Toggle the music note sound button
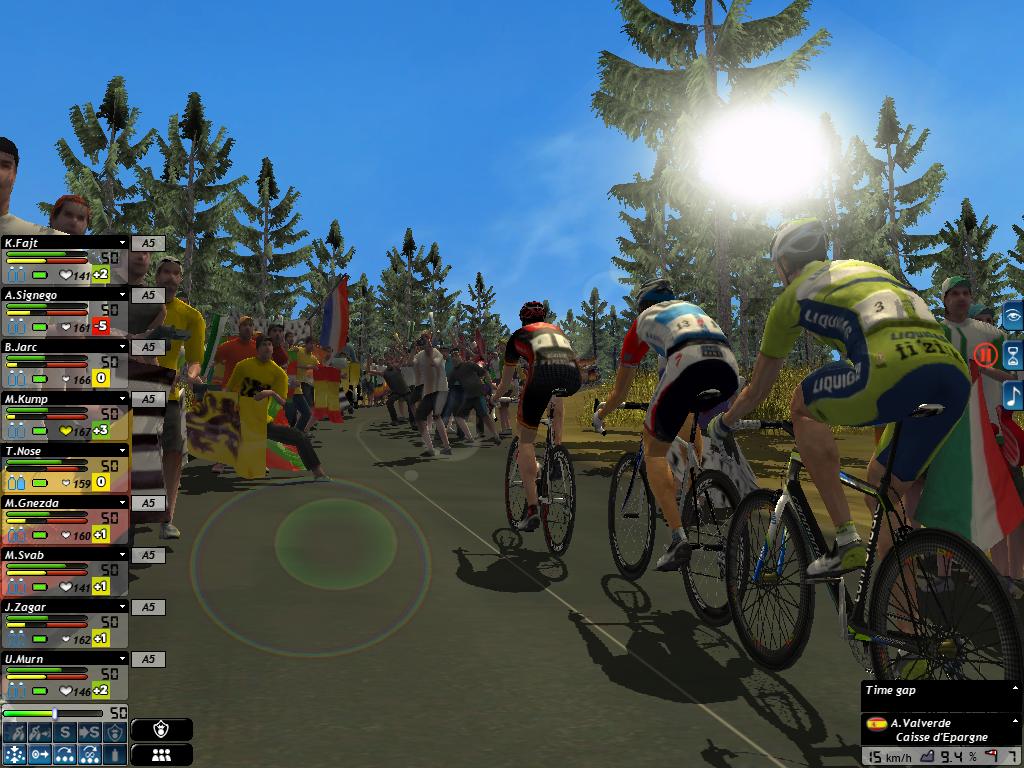 tap(1012, 394)
